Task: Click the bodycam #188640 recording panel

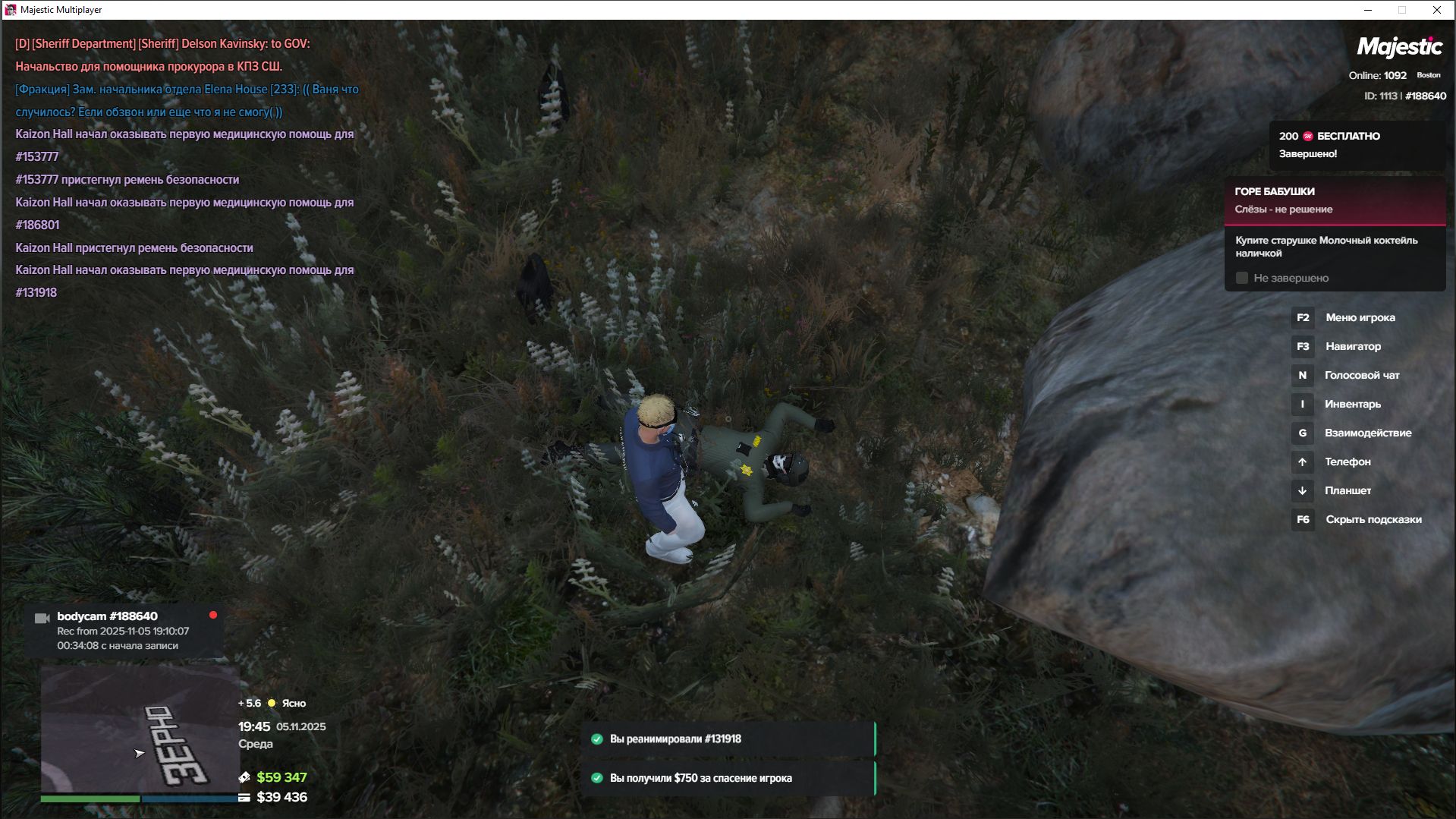Action: point(124,631)
